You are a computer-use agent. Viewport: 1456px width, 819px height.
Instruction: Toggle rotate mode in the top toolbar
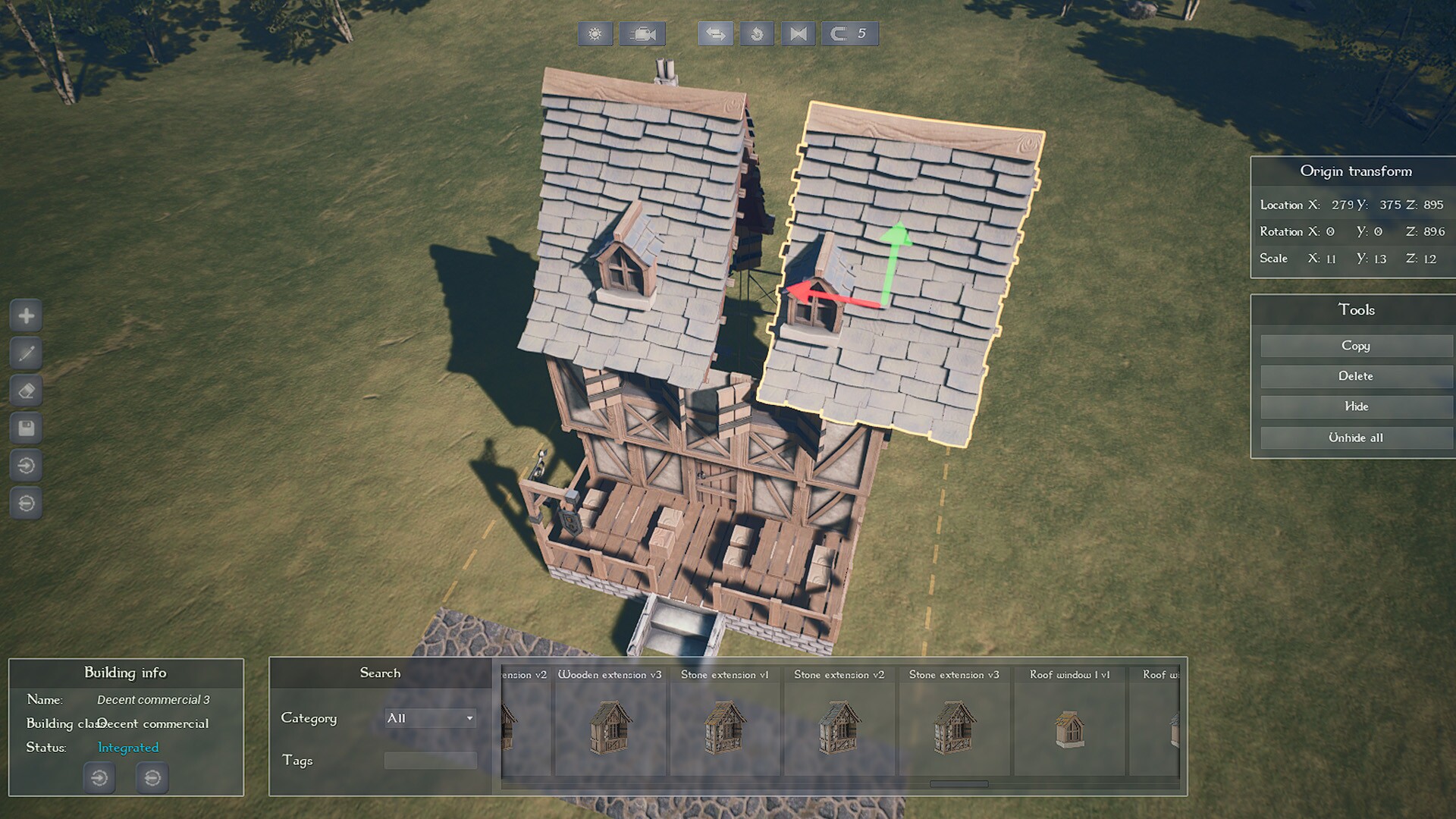(x=756, y=33)
